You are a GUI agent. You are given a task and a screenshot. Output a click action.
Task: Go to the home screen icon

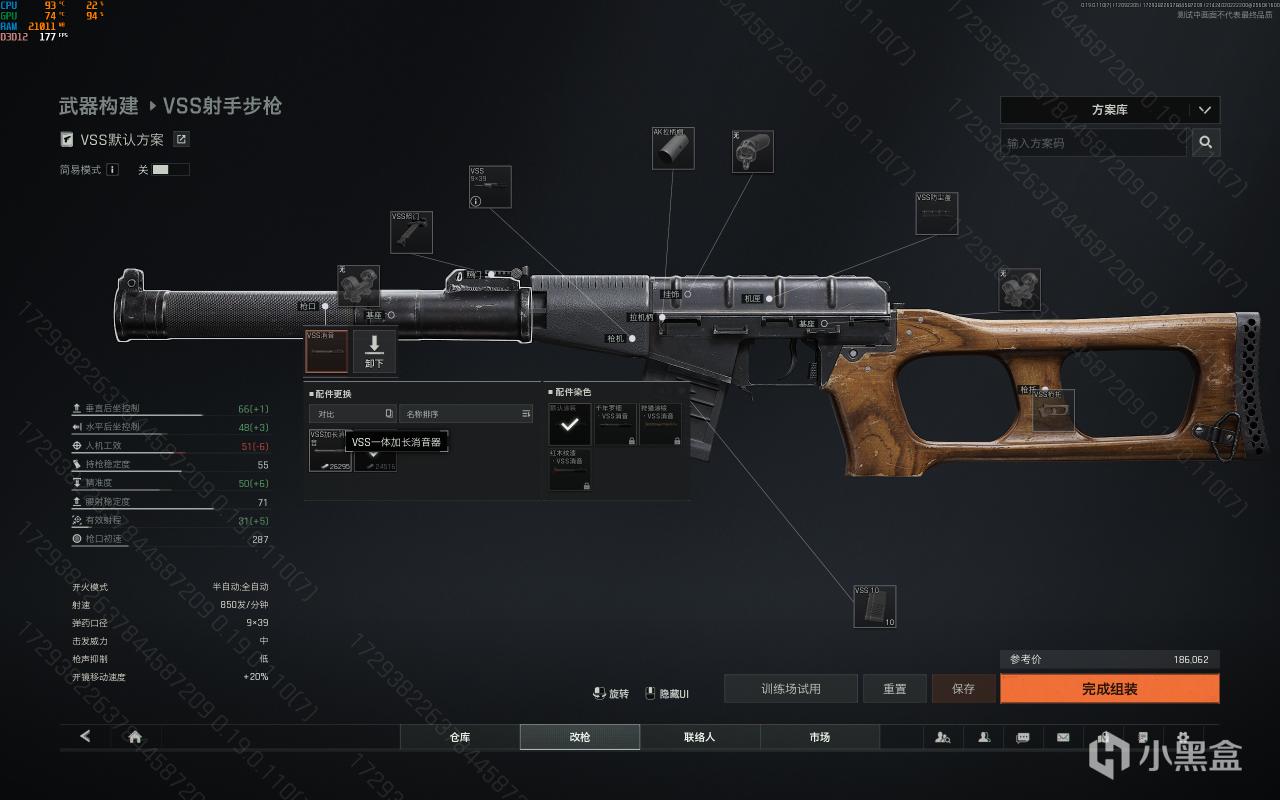pos(135,737)
